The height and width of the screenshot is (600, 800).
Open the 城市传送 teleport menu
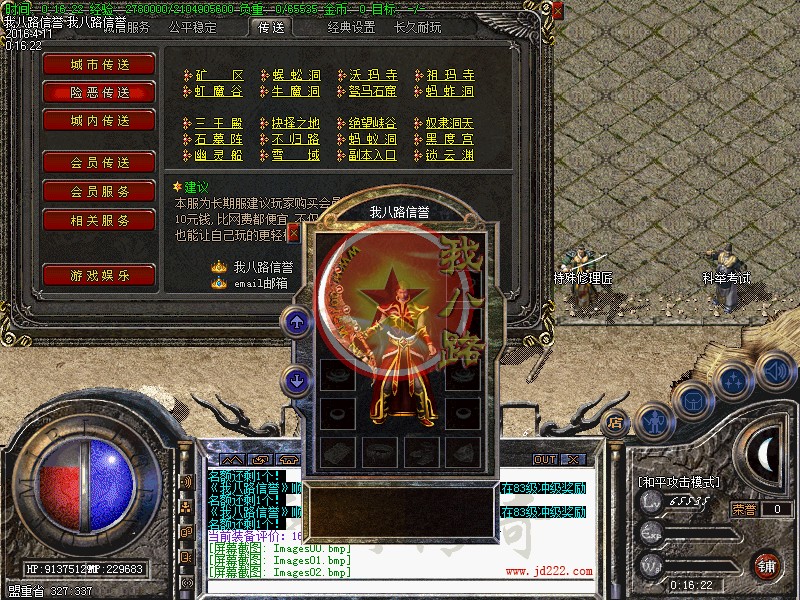tap(99, 64)
